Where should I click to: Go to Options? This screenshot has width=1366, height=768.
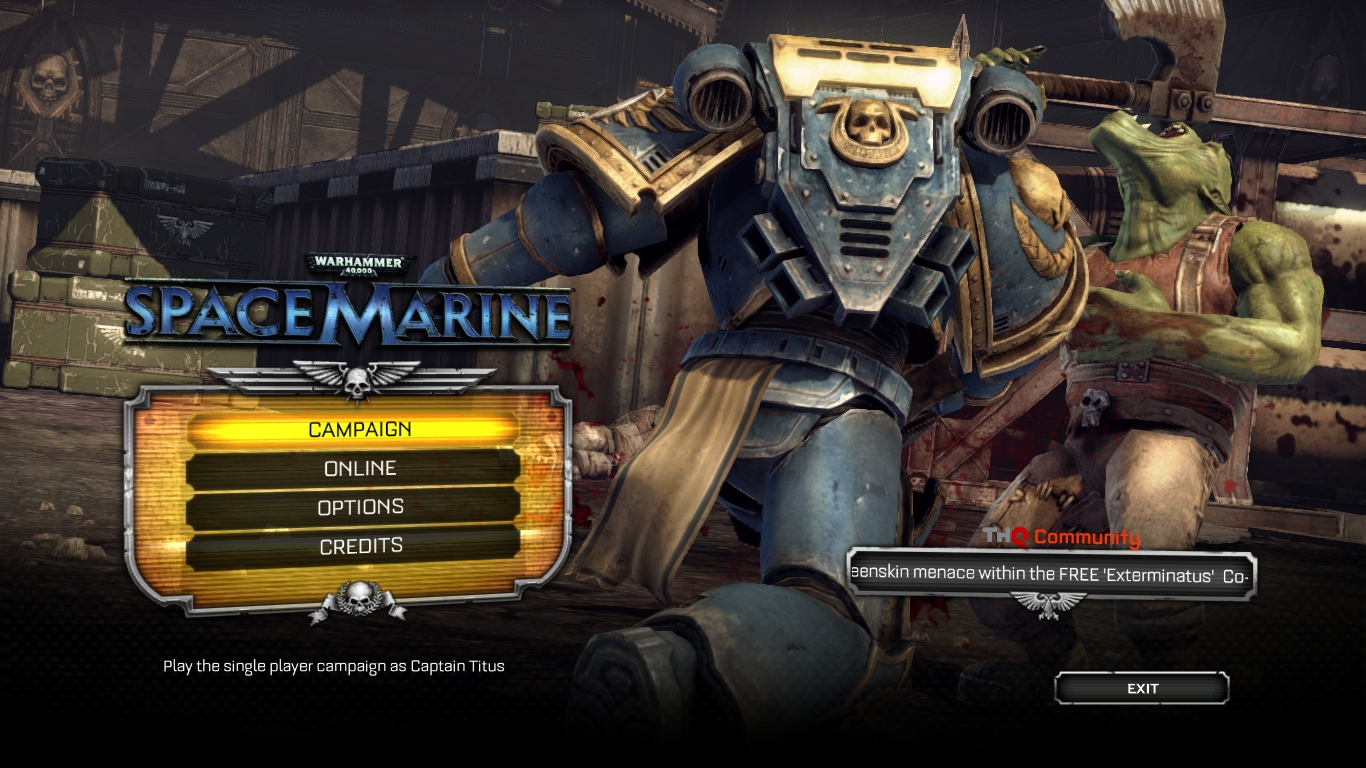[x=359, y=507]
